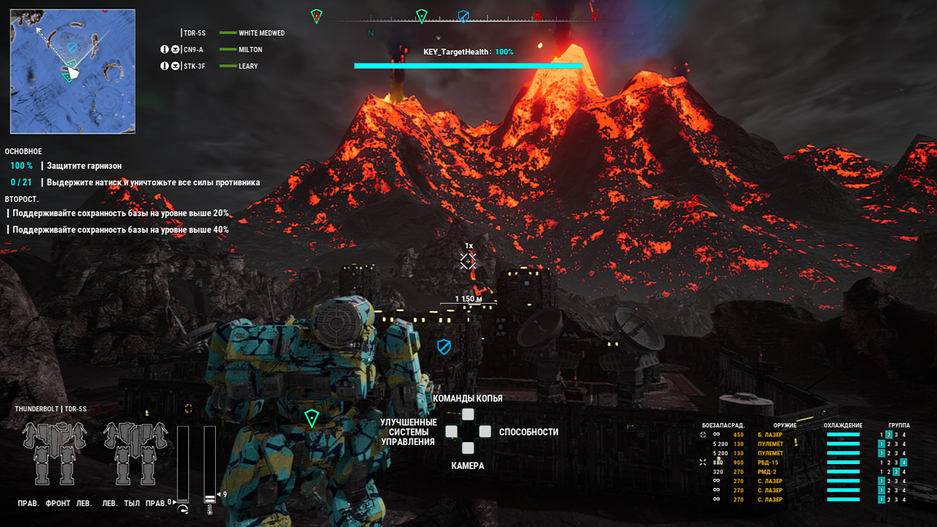Toggle group 2 for the Б. ЛАЗЕР weapon
The height and width of the screenshot is (527, 937).
888,435
